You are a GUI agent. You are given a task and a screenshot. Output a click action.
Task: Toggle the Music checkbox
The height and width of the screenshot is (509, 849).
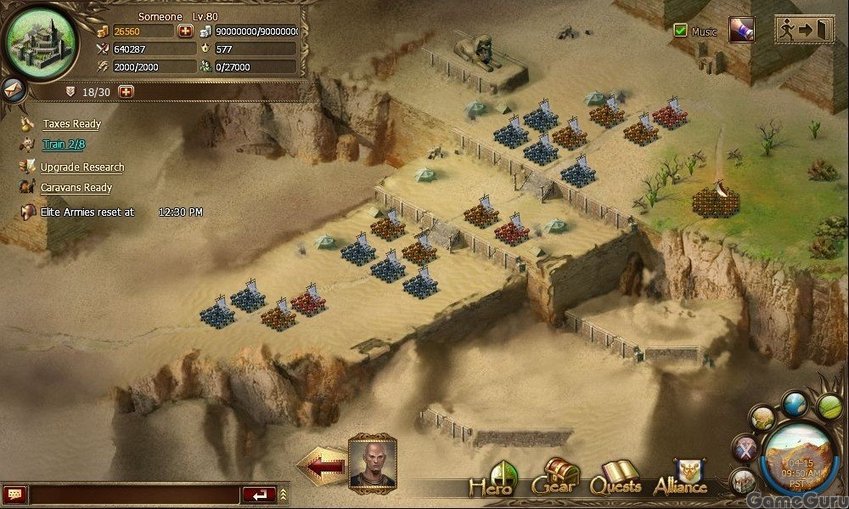point(681,31)
